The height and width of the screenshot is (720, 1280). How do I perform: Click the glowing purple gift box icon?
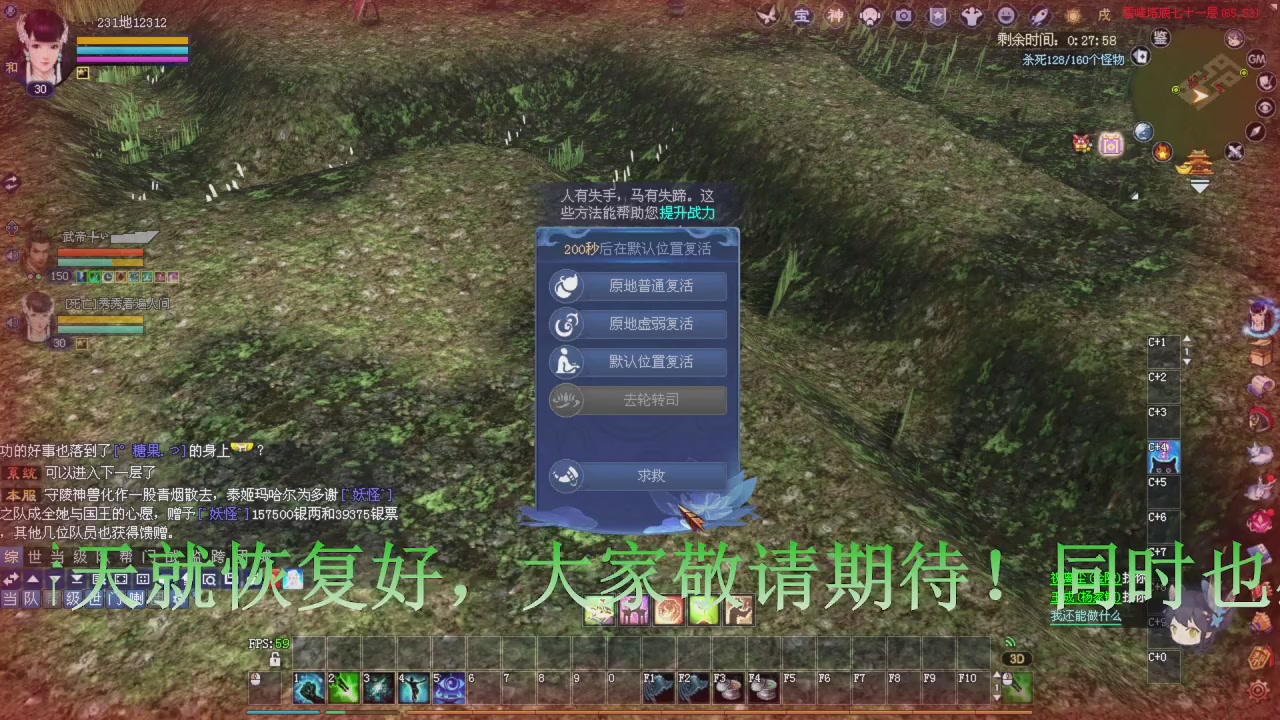[x=1110, y=143]
